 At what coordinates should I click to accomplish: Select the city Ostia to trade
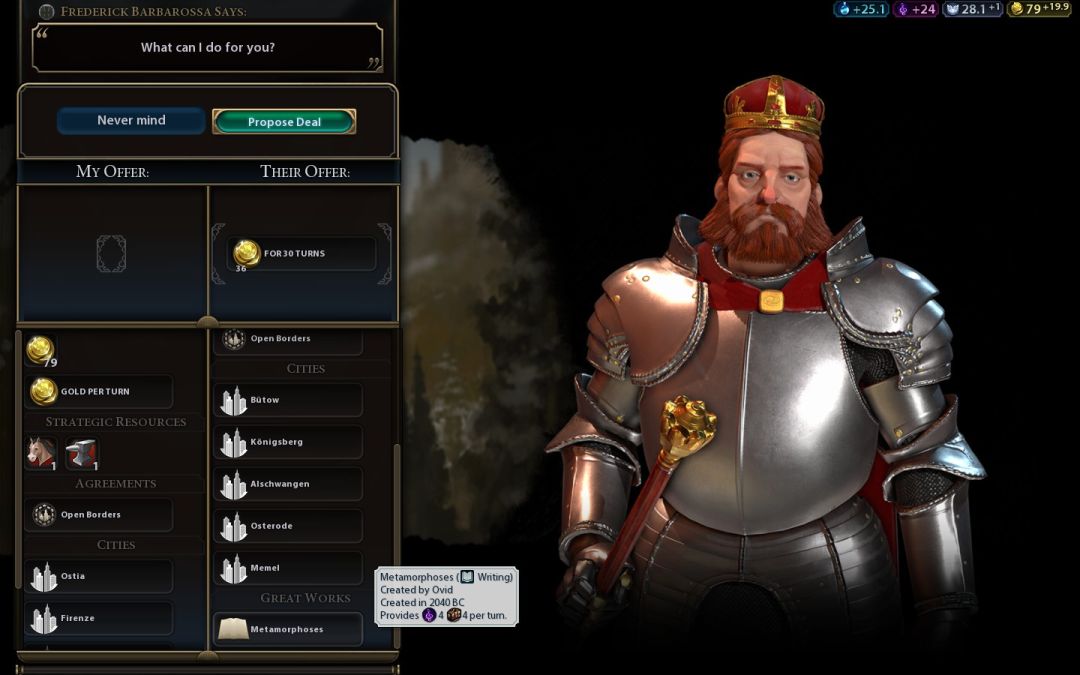click(98, 576)
